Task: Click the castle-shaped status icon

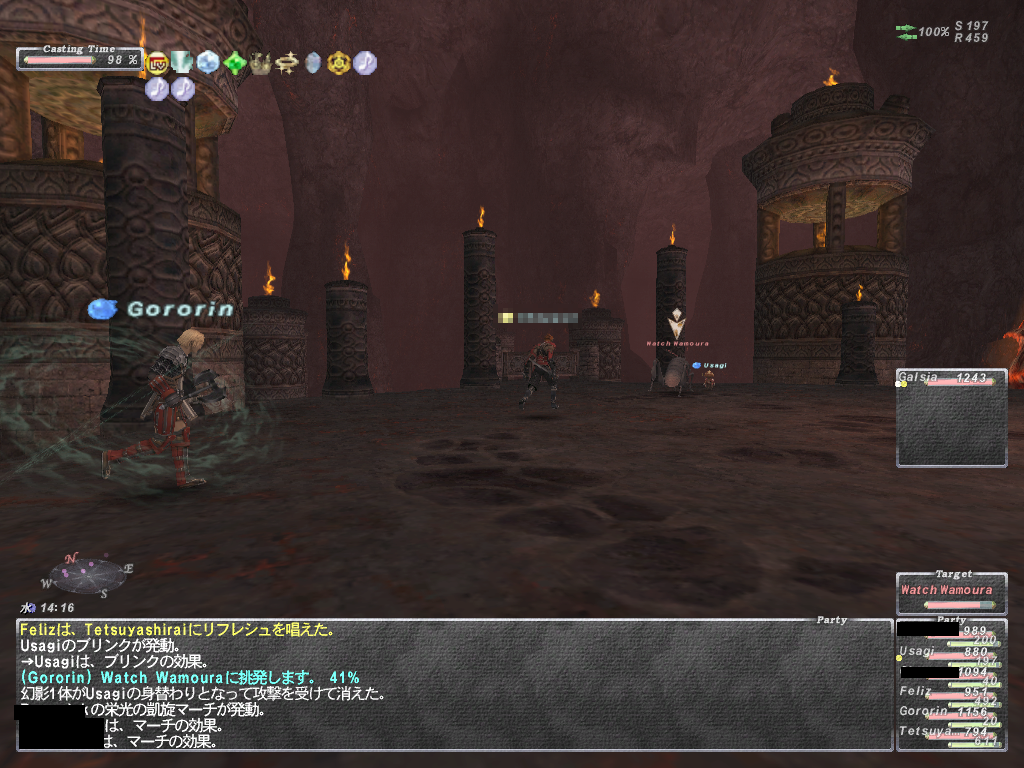Action: pos(261,64)
